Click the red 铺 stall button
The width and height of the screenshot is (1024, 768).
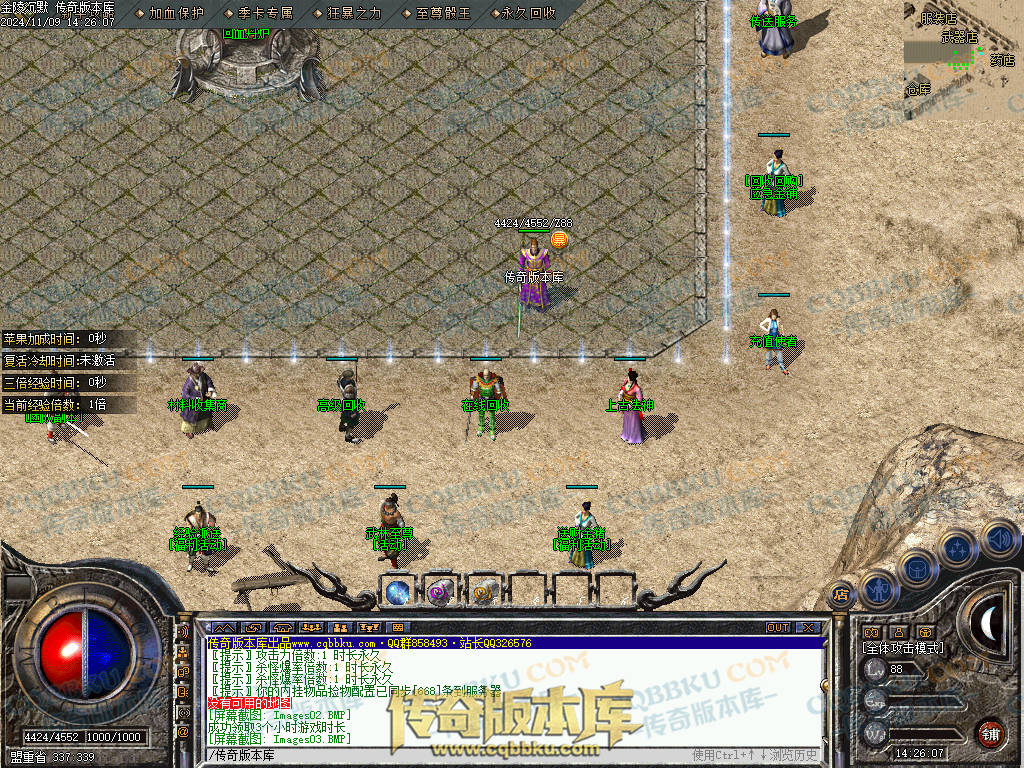point(990,732)
